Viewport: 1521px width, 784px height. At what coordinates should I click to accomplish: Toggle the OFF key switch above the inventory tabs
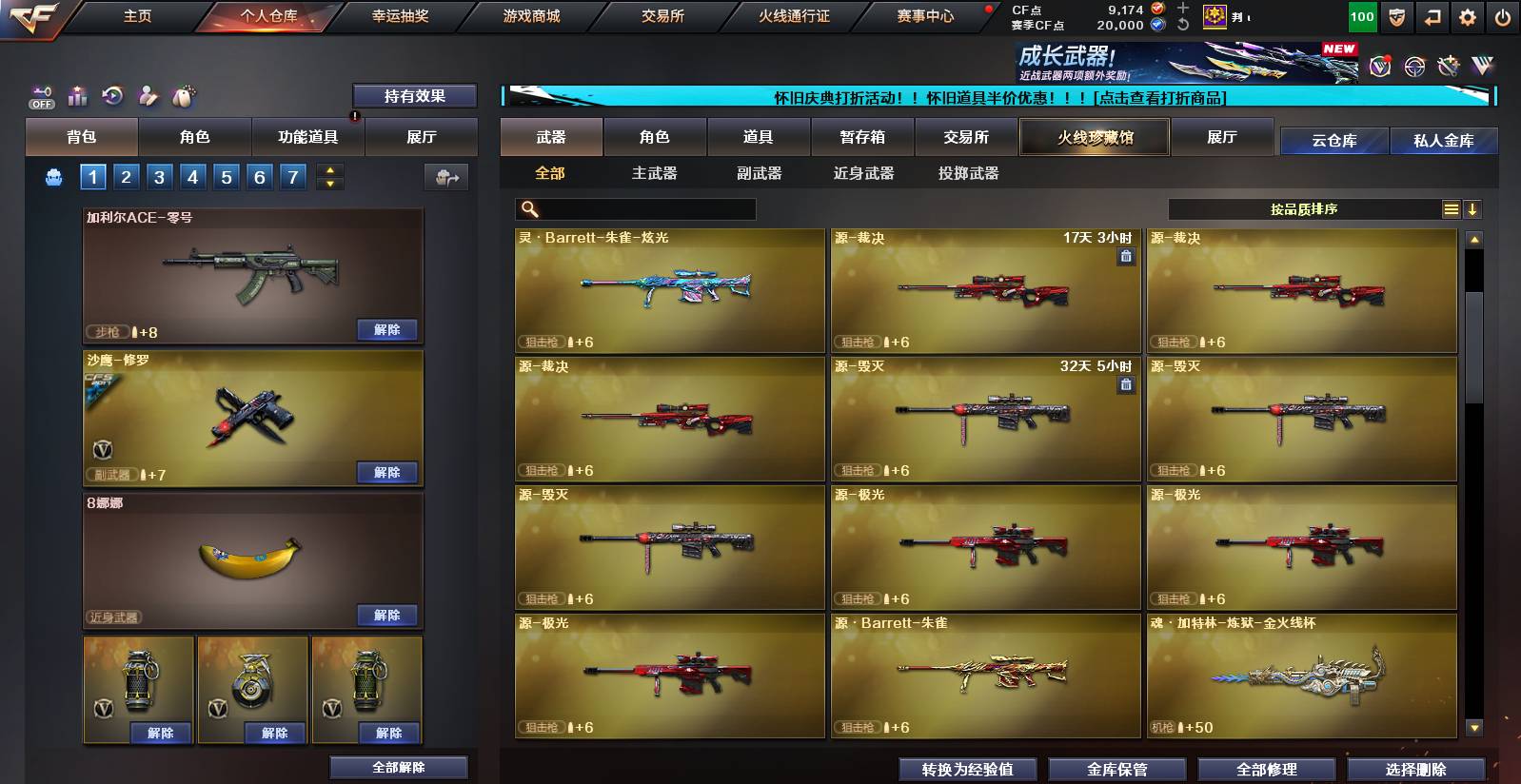[40, 96]
